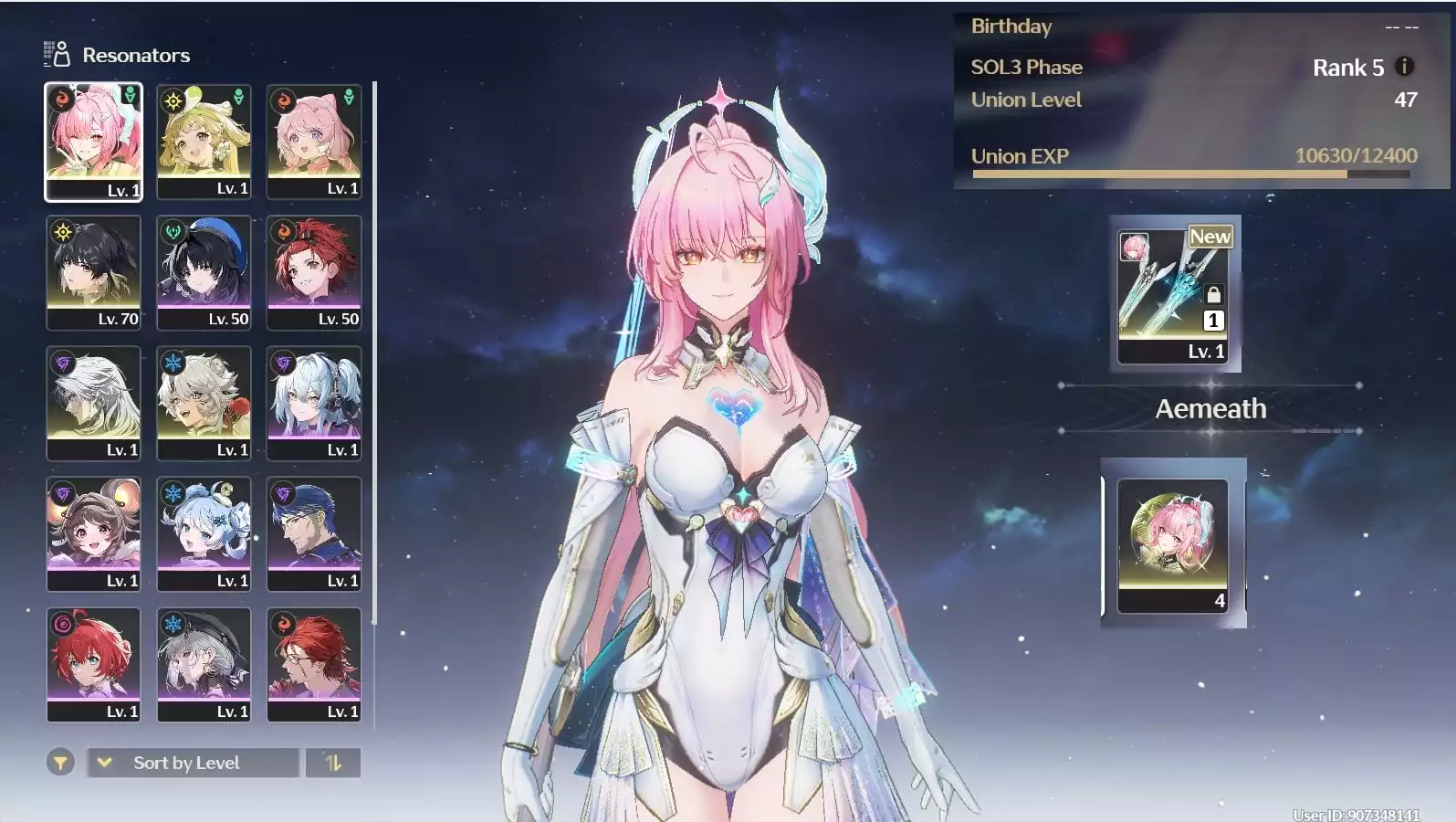Expand the Aemeath section label
The width and height of the screenshot is (1456, 822).
click(1210, 409)
